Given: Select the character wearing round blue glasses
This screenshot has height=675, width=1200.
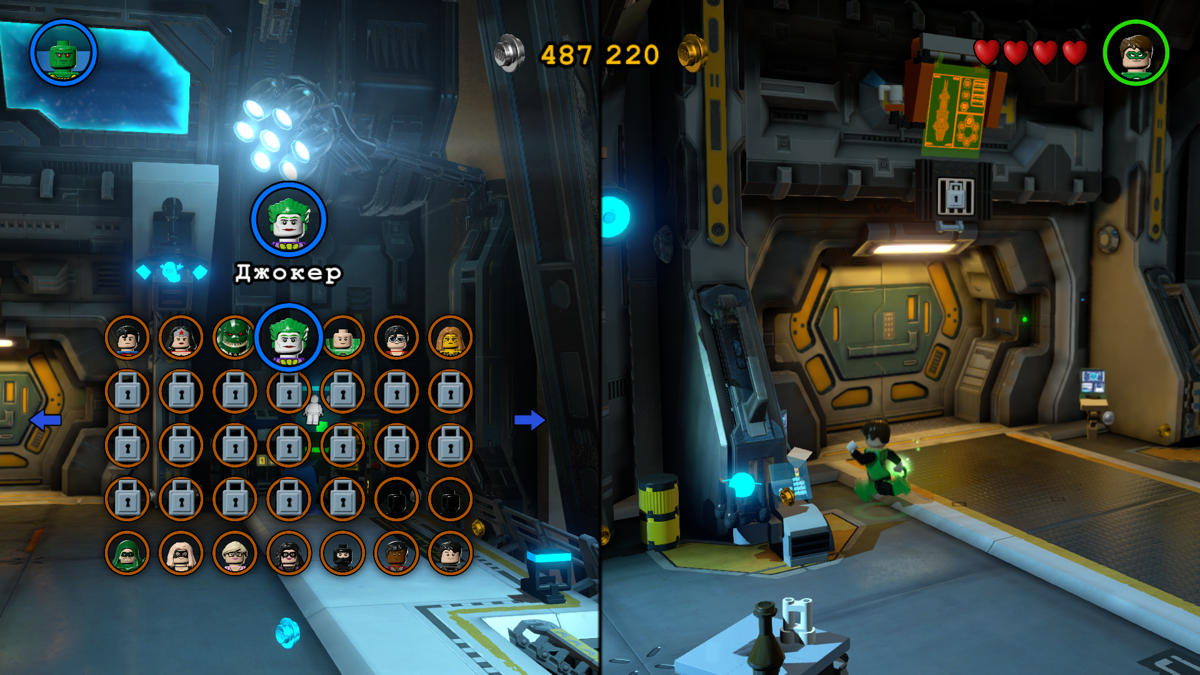Looking at the screenshot, I should point(397,338).
